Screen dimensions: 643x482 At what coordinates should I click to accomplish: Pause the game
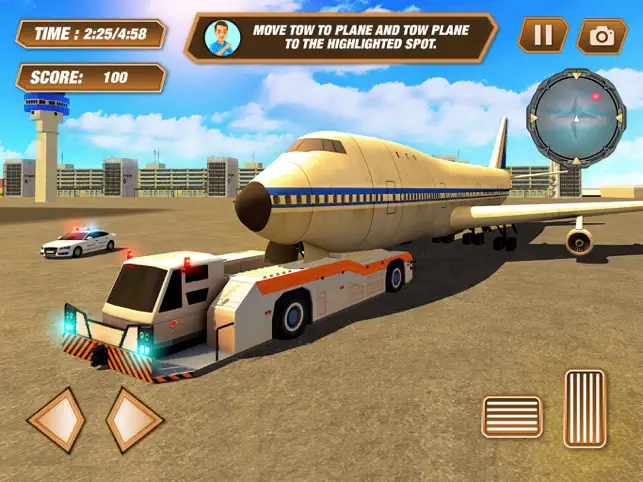[x=542, y=36]
